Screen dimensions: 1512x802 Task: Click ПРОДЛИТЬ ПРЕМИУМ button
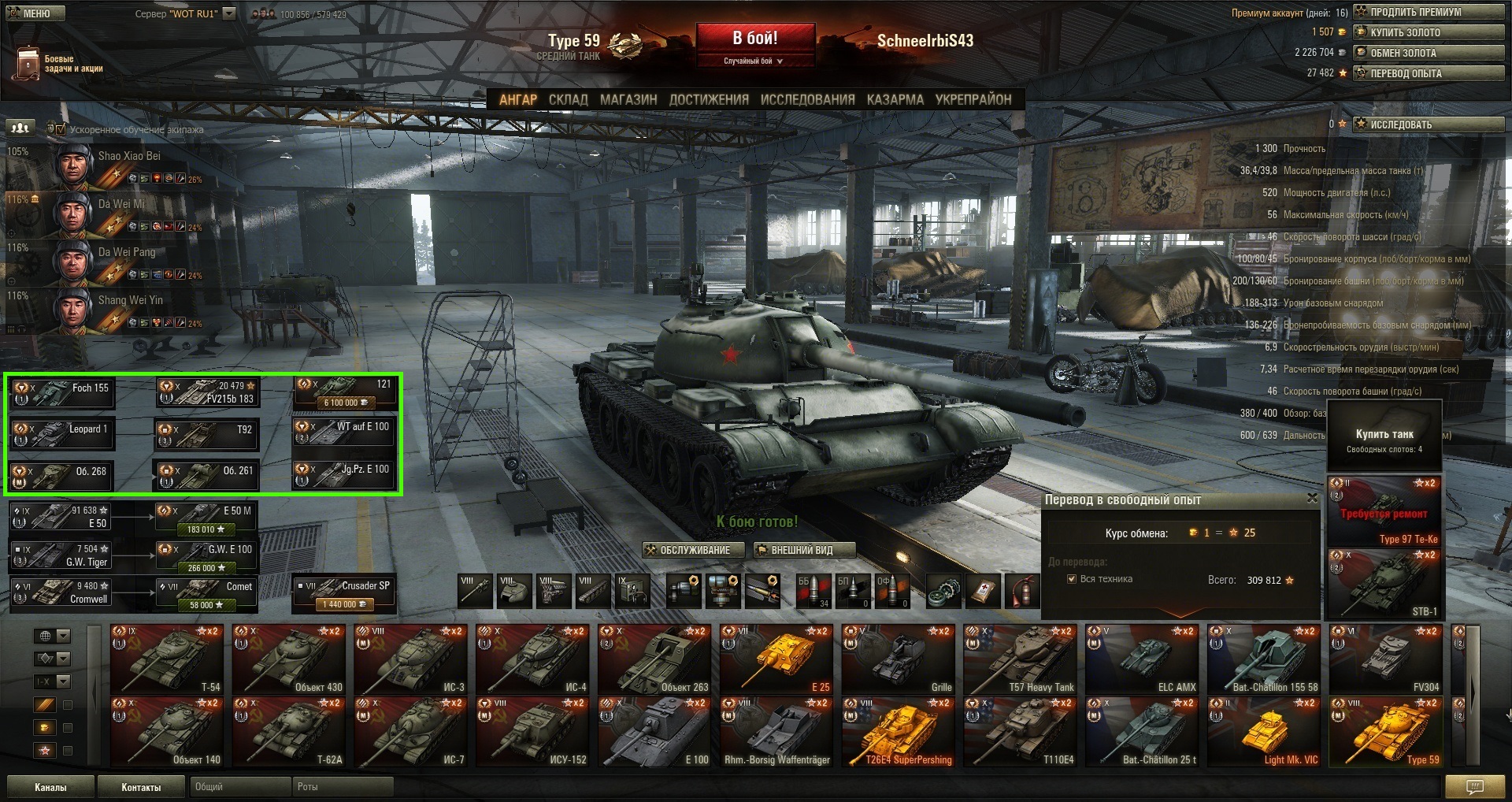(1429, 12)
